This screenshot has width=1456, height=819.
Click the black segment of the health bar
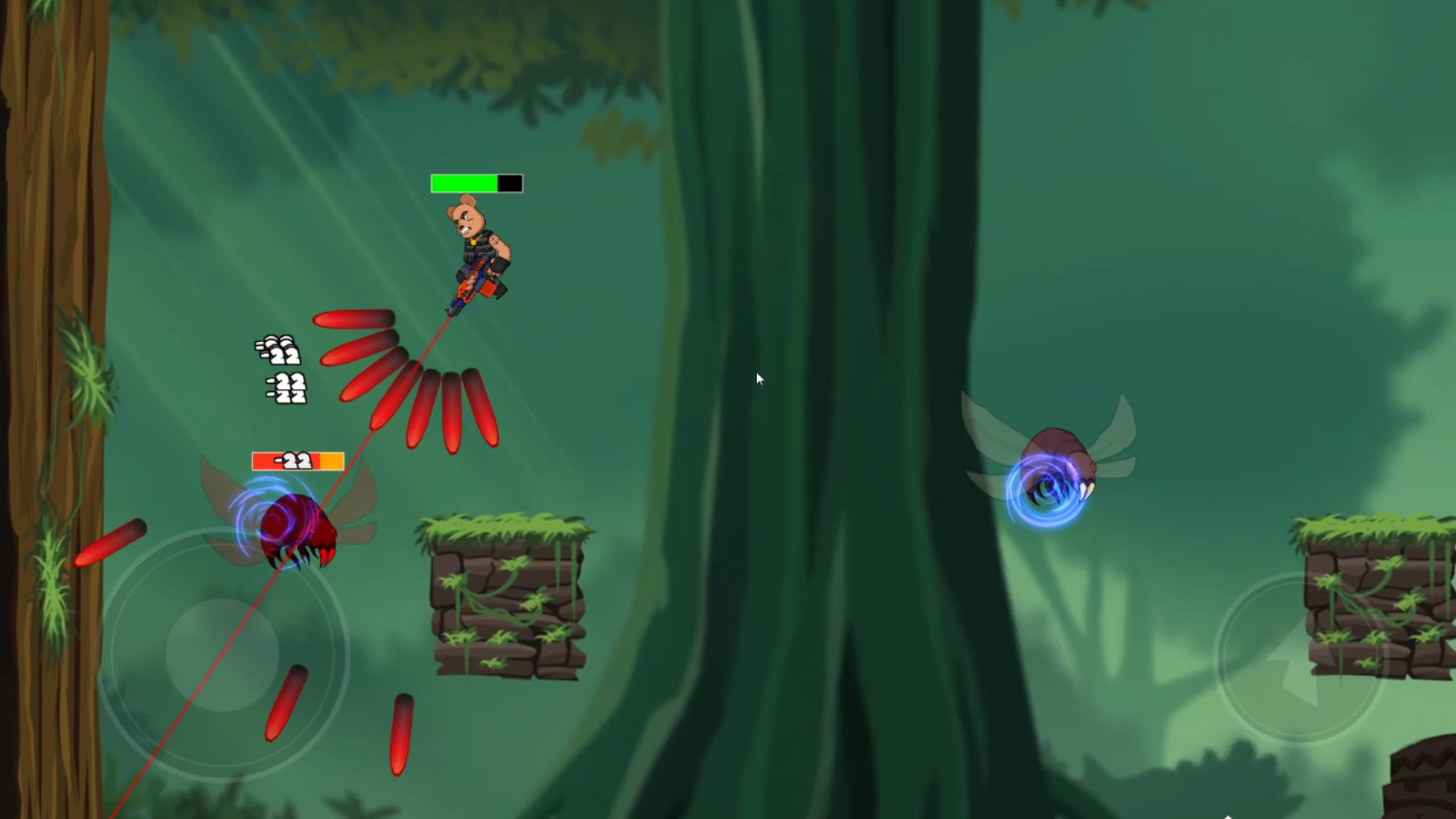pos(510,182)
